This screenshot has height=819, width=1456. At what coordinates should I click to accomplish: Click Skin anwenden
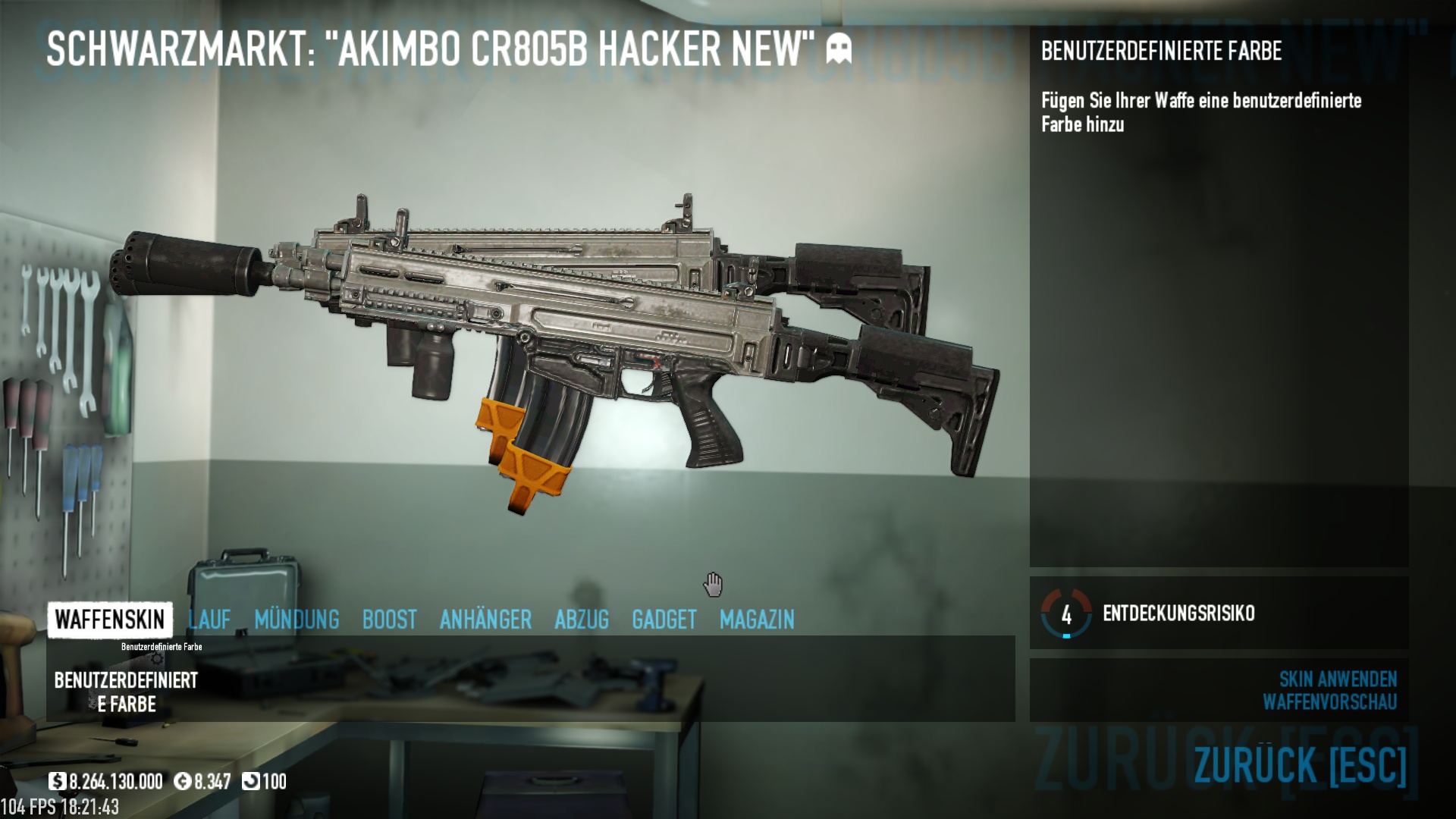coord(1338,679)
